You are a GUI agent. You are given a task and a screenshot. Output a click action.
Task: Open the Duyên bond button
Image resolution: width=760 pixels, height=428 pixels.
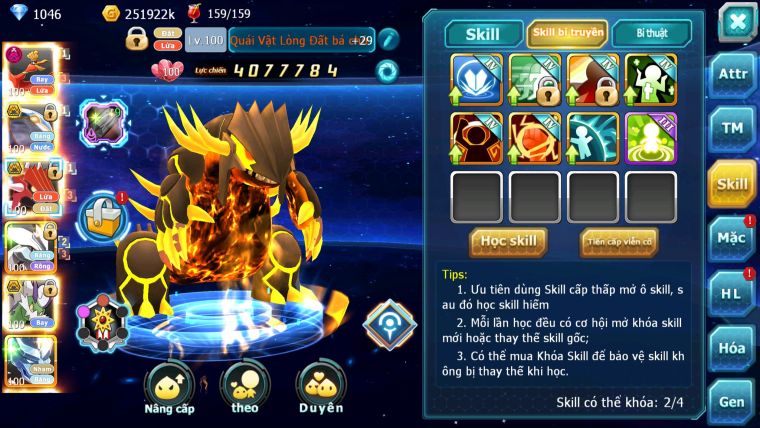click(x=320, y=387)
